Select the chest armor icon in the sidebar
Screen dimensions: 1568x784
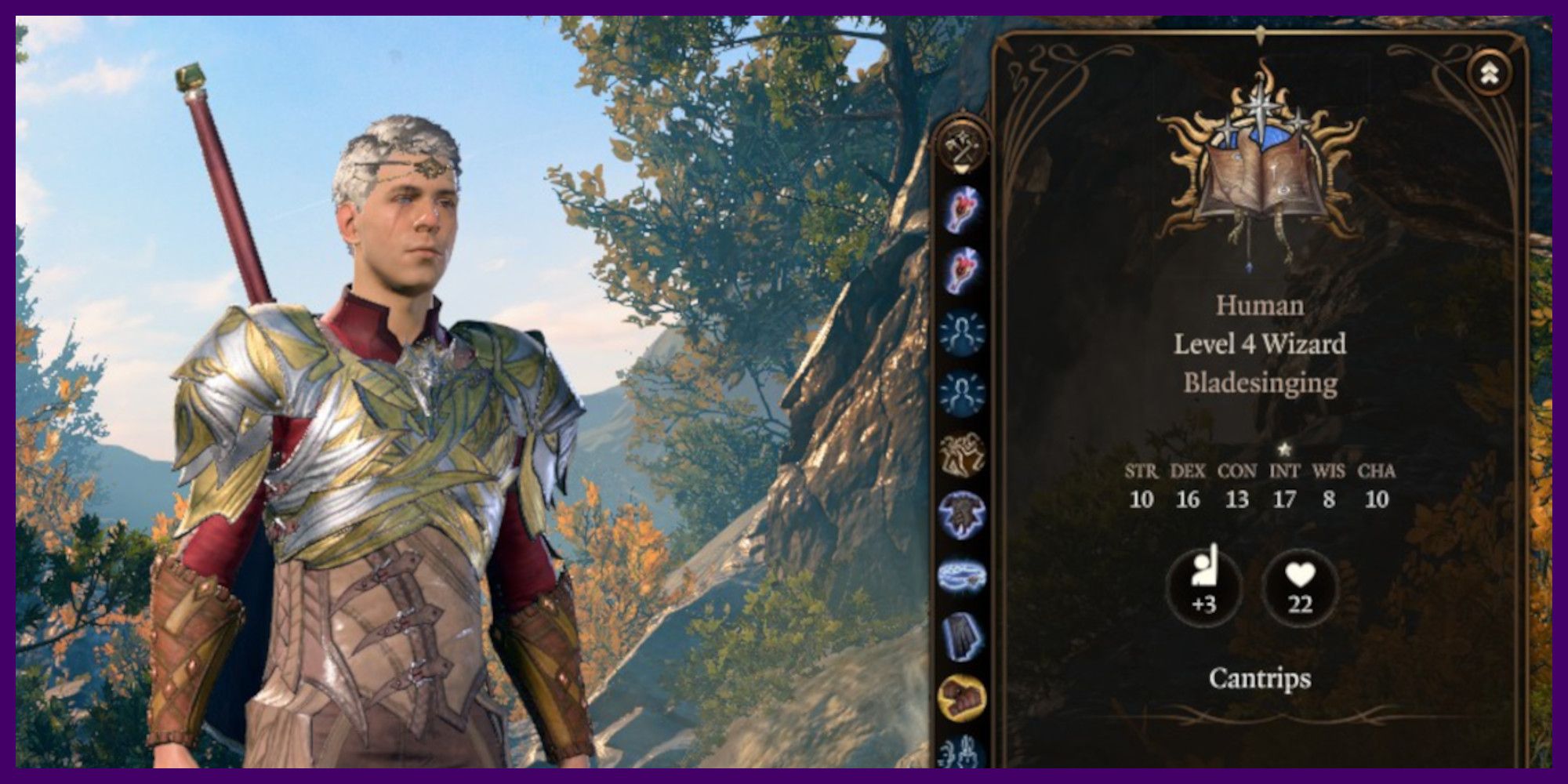[962, 514]
